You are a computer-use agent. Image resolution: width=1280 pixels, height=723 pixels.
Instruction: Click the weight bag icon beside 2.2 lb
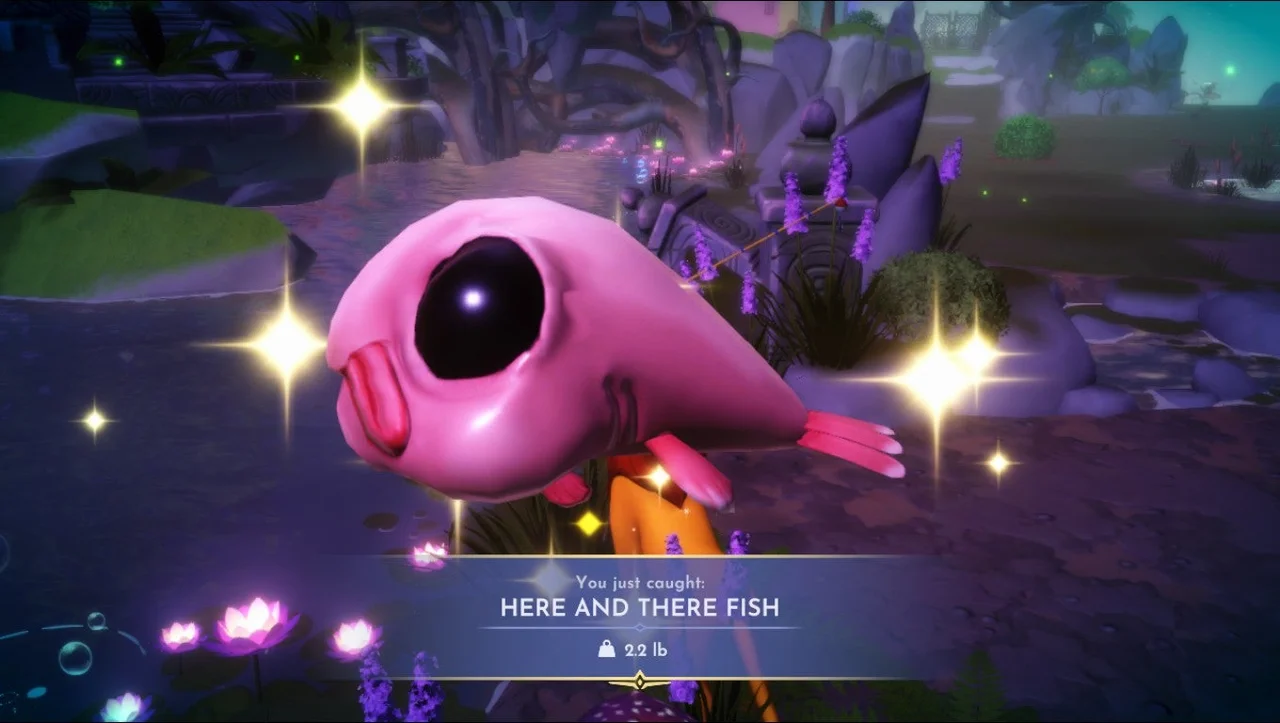pos(607,647)
